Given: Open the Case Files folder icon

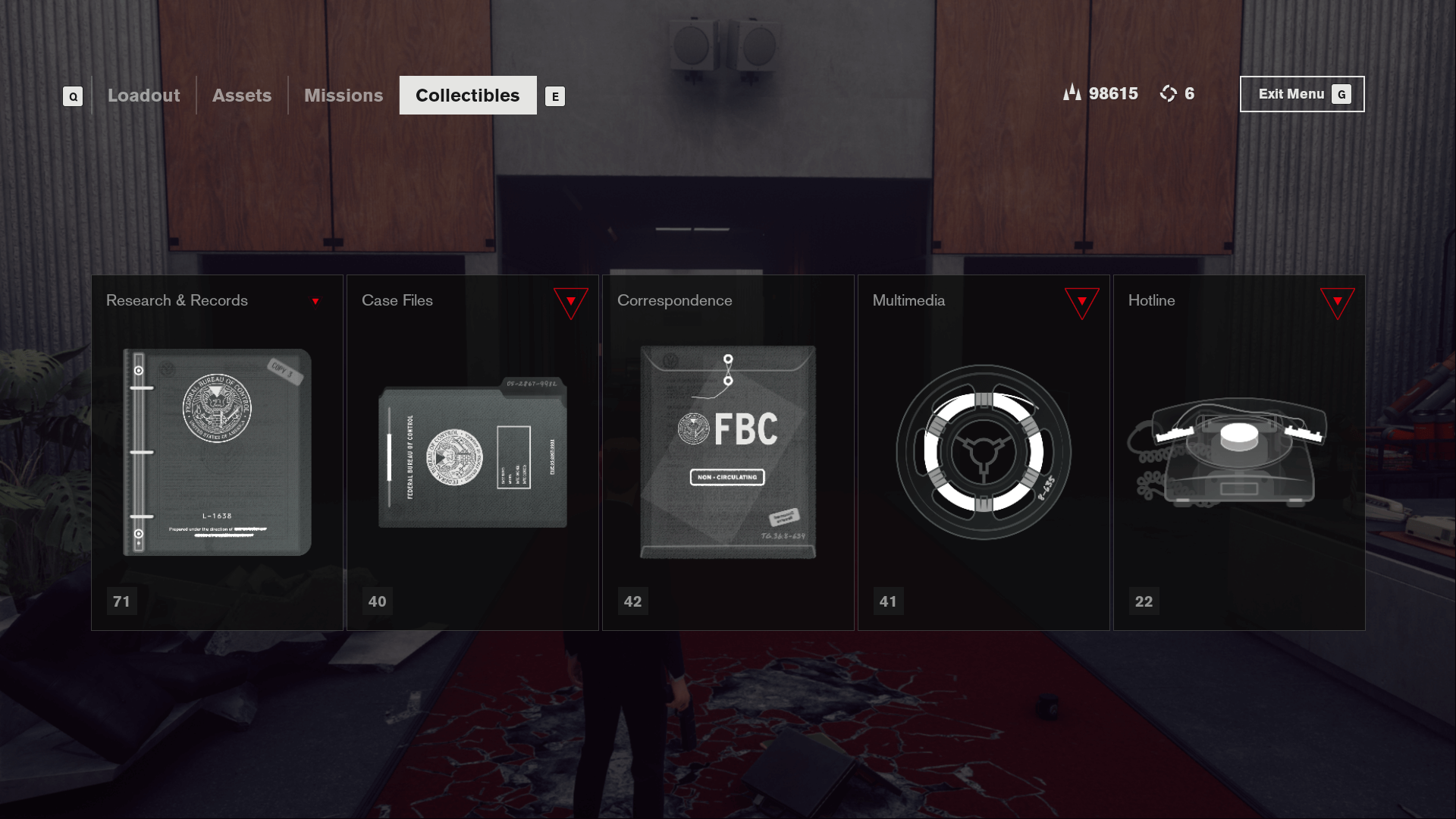Looking at the screenshot, I should pos(472,453).
